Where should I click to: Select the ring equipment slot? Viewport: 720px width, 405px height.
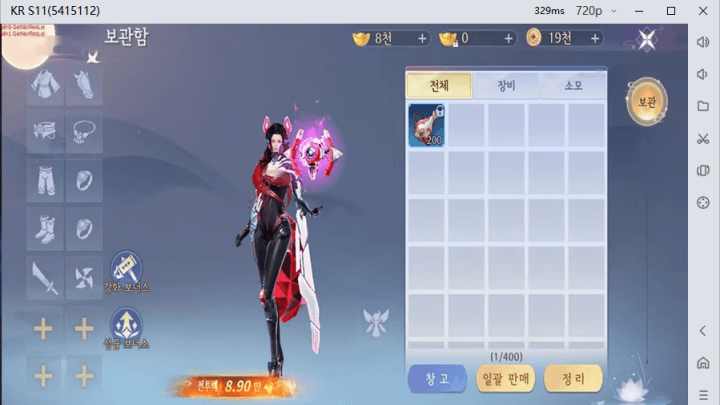[x=84, y=181]
